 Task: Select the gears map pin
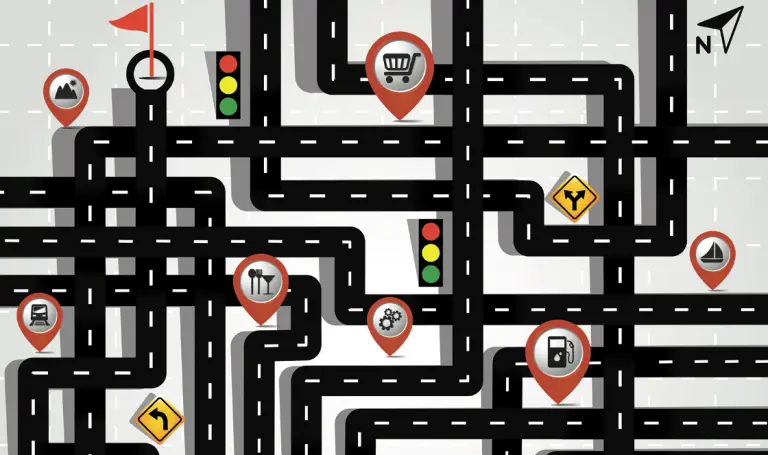point(389,320)
